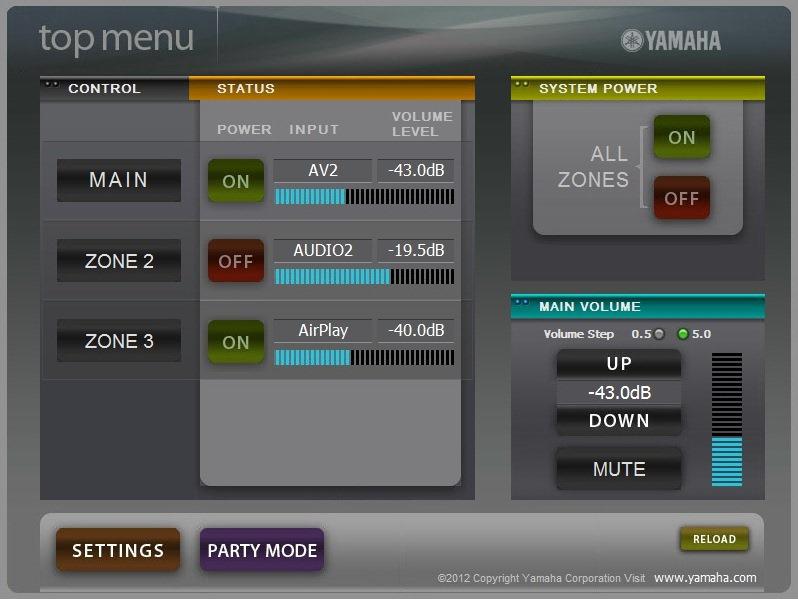Switch all zones ON
This screenshot has width=798, height=600.
(682, 137)
